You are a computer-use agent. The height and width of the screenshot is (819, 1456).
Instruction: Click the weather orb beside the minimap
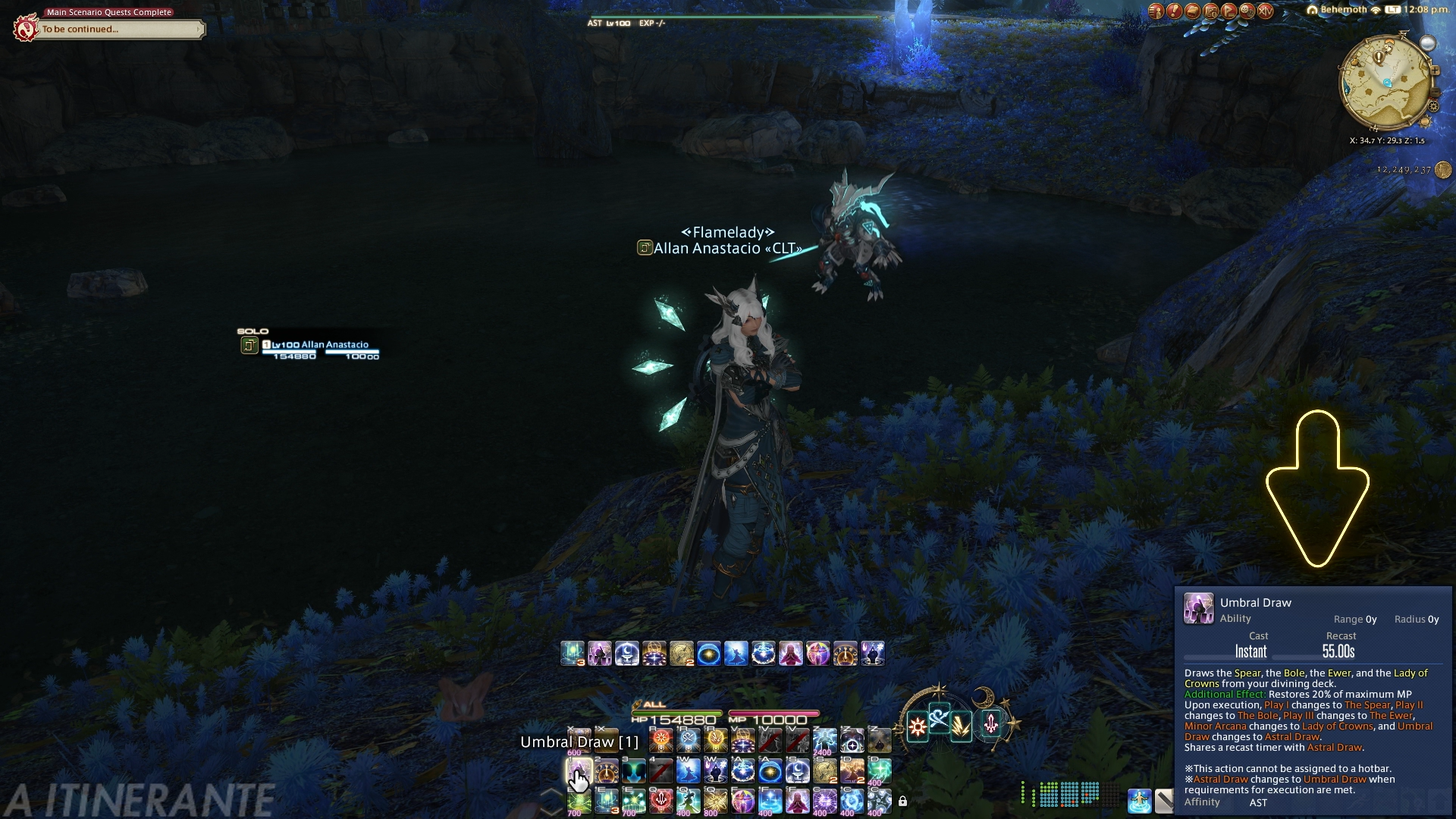(x=1427, y=44)
